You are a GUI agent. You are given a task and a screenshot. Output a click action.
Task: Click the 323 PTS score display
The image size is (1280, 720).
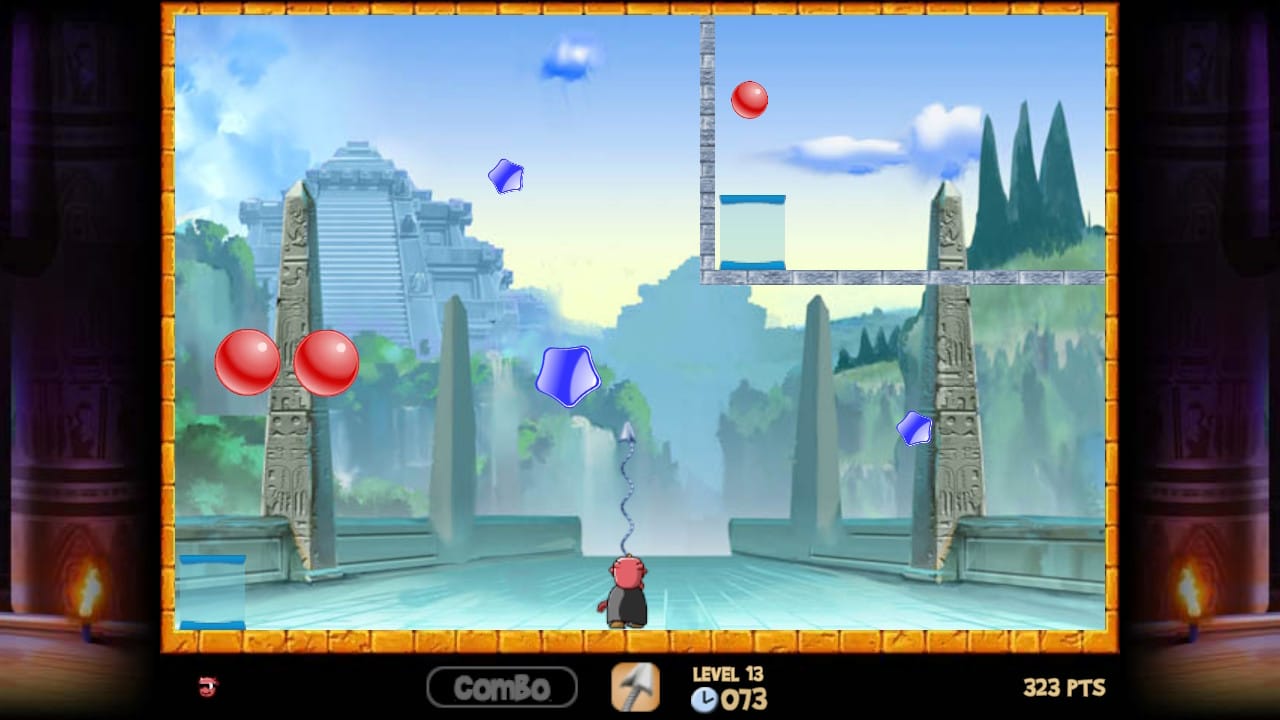(x=1064, y=687)
